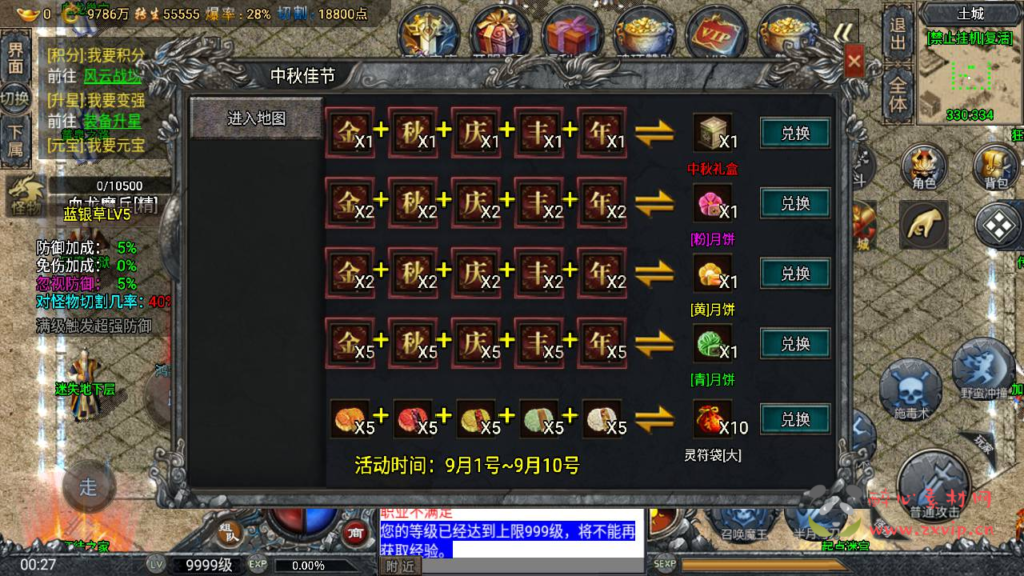Viewport: 1024px width, 576px height.
Task: Switch to the 附近 chat tab
Action: (398, 566)
